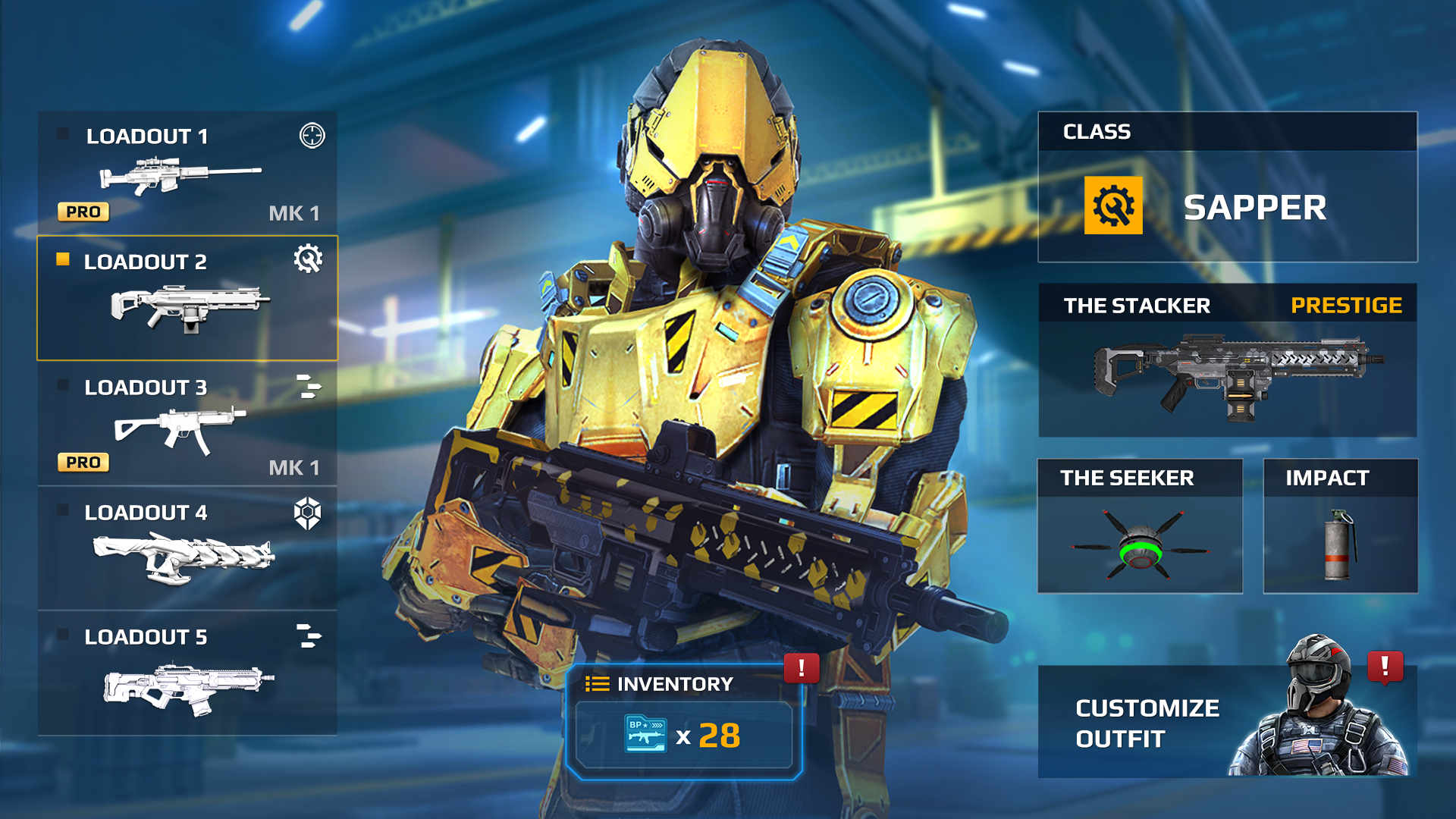Select Loadout 5 assault rifle

click(187, 673)
